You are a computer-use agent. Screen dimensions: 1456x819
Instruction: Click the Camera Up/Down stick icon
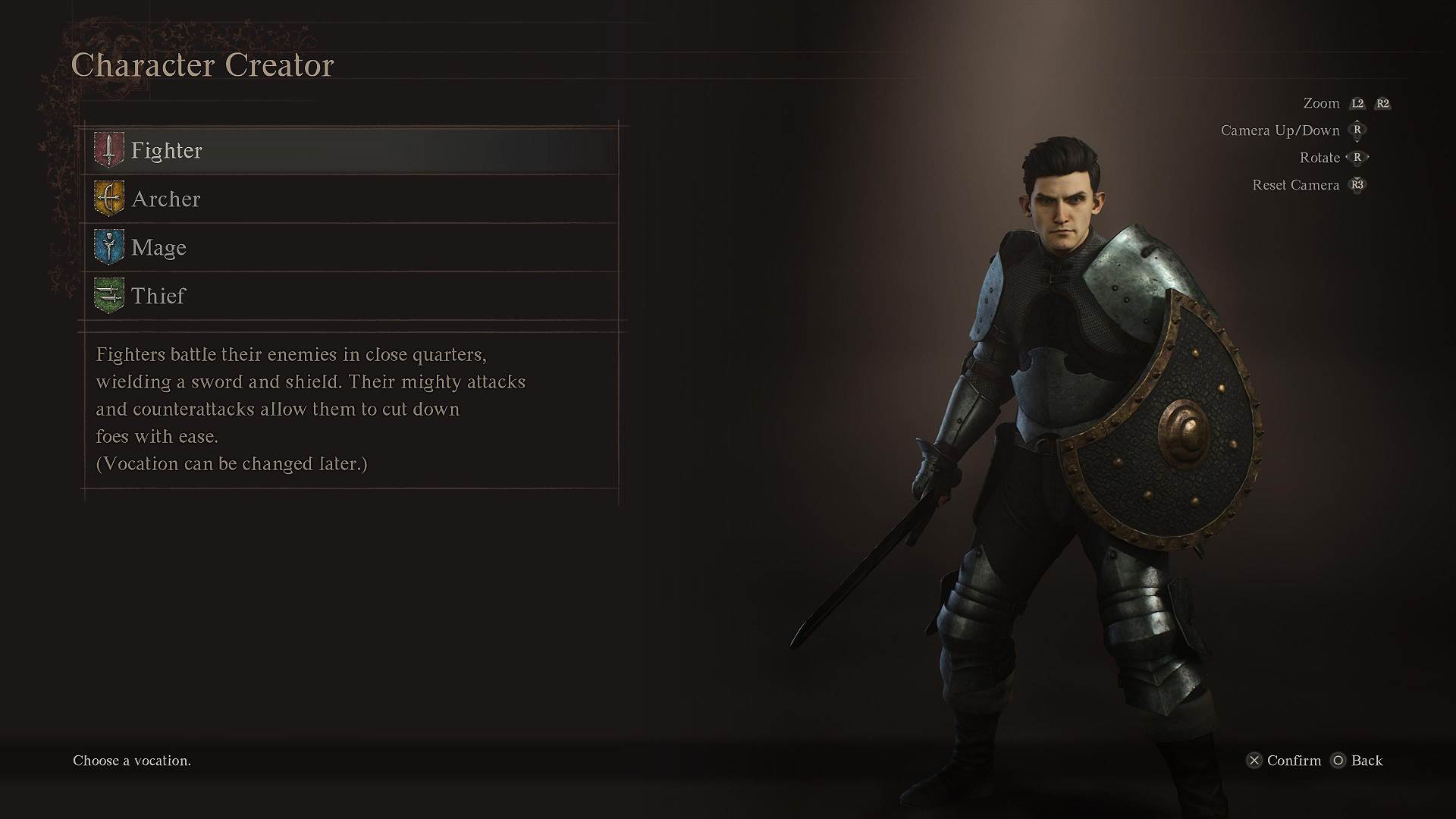[1356, 130]
